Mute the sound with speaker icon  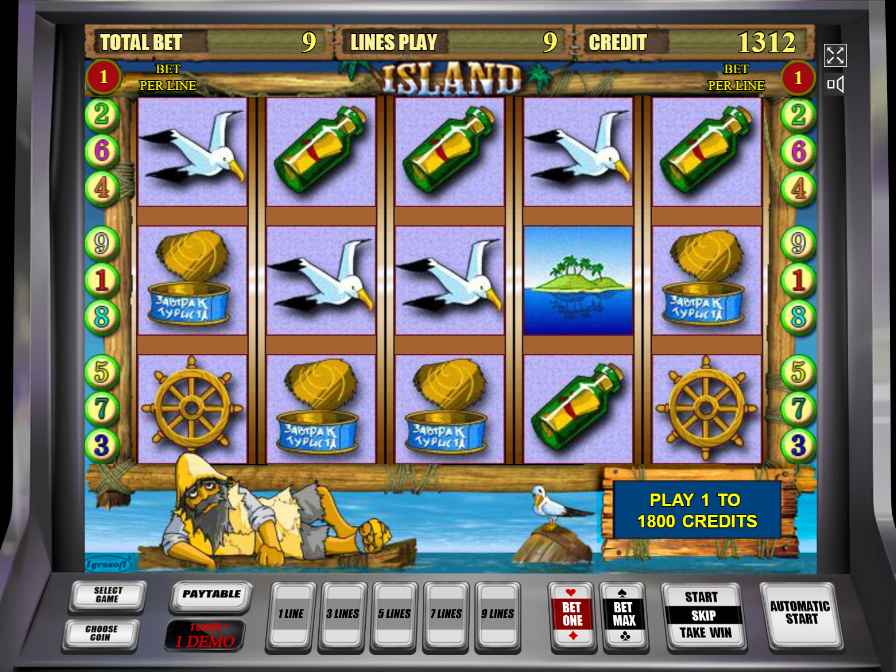tap(835, 85)
